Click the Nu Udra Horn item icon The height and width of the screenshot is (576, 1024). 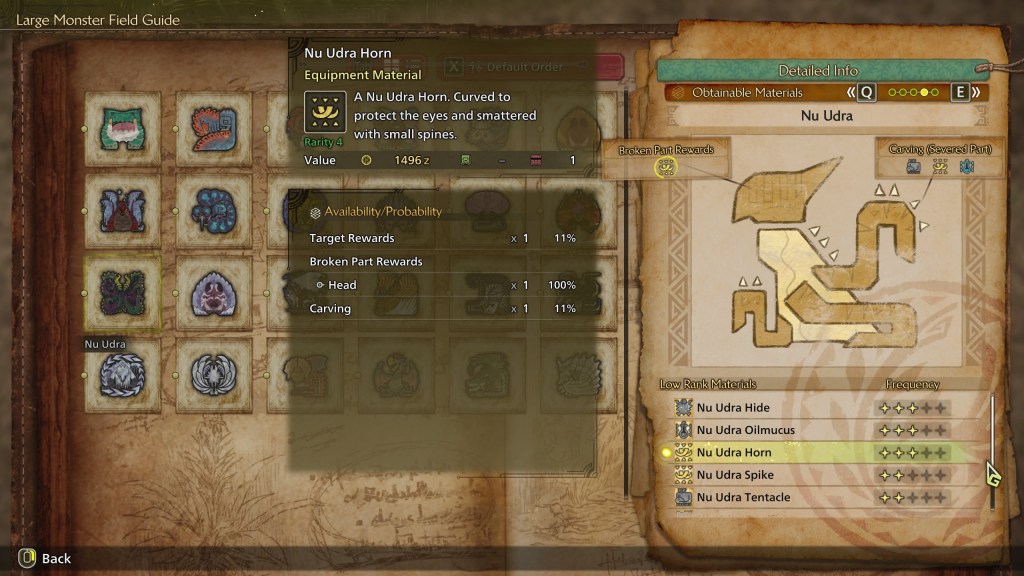[325, 113]
